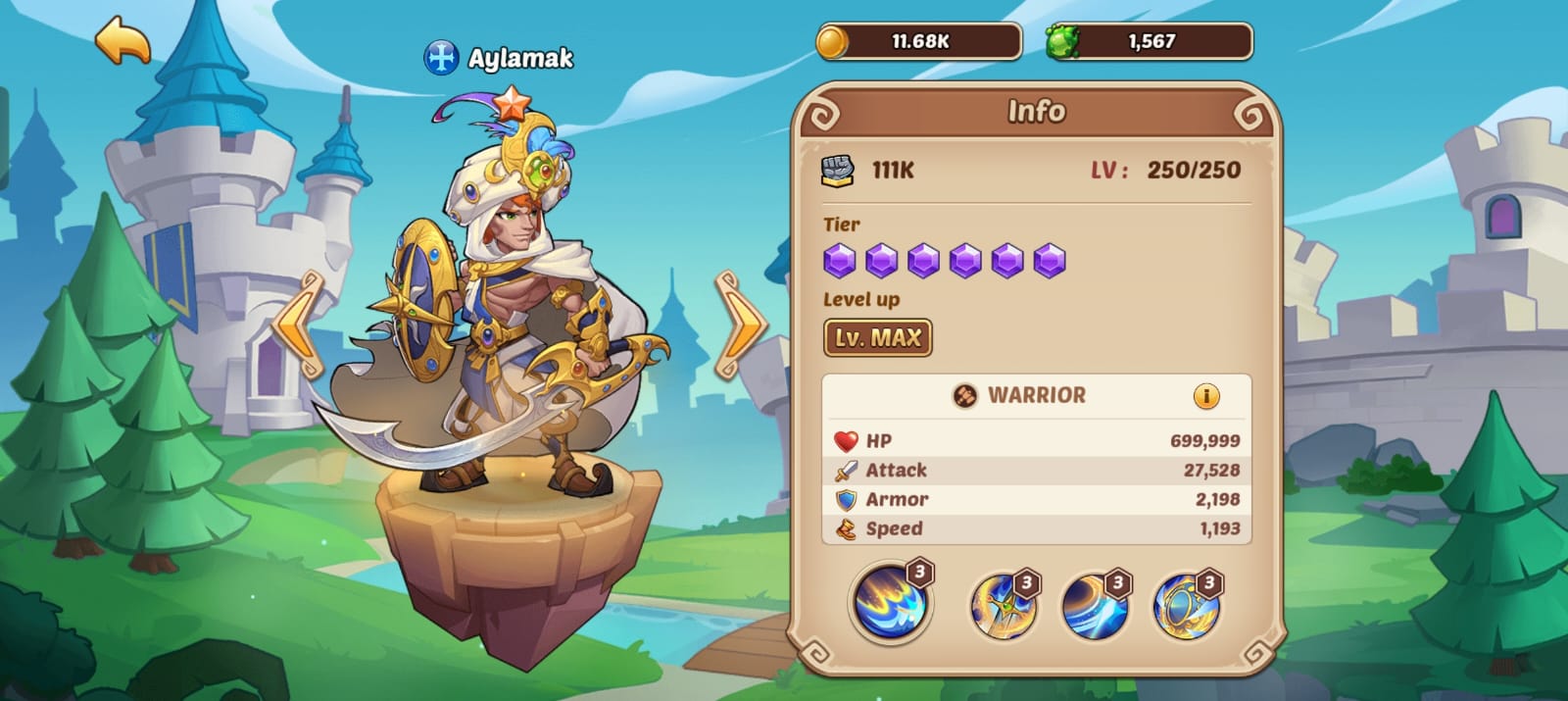Screen dimensions: 1568x701
Task: Open the gold coin currency bar
Action: [918, 42]
